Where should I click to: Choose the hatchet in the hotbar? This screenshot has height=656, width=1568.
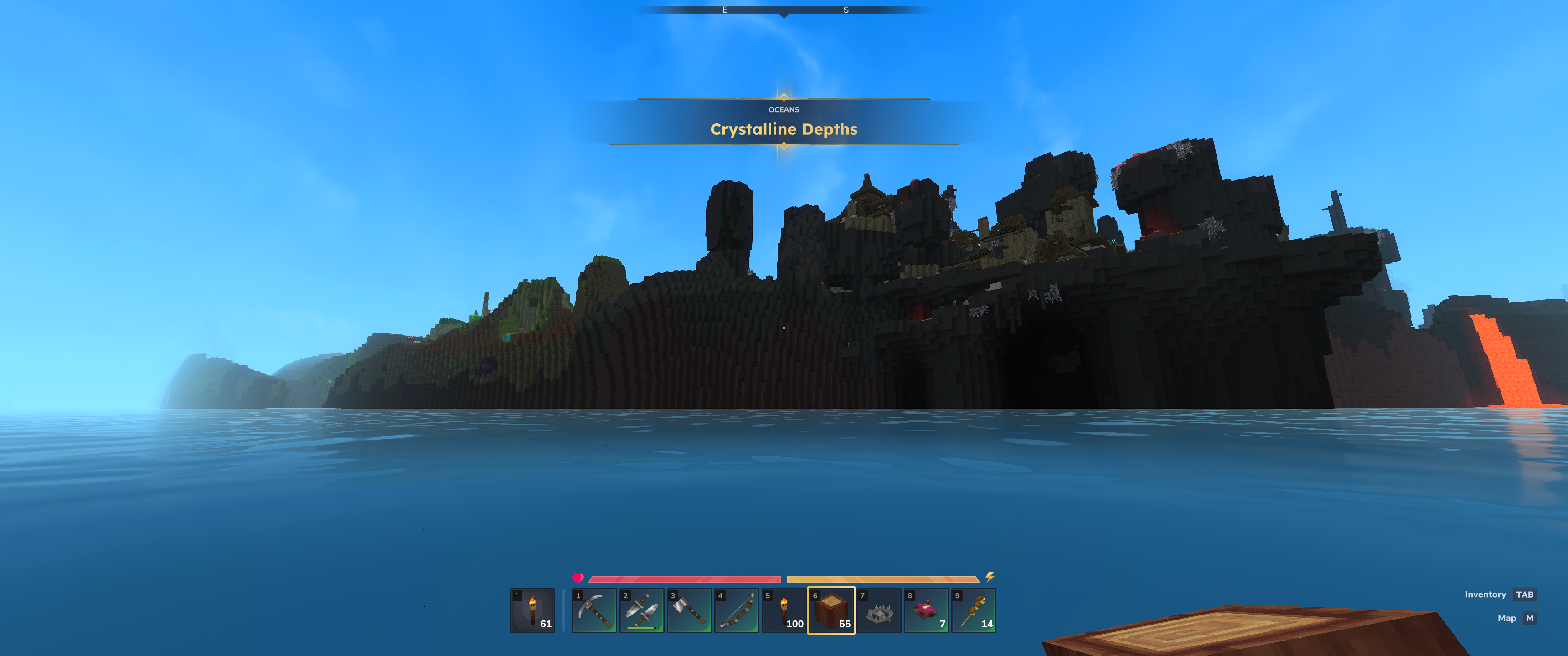tap(689, 610)
